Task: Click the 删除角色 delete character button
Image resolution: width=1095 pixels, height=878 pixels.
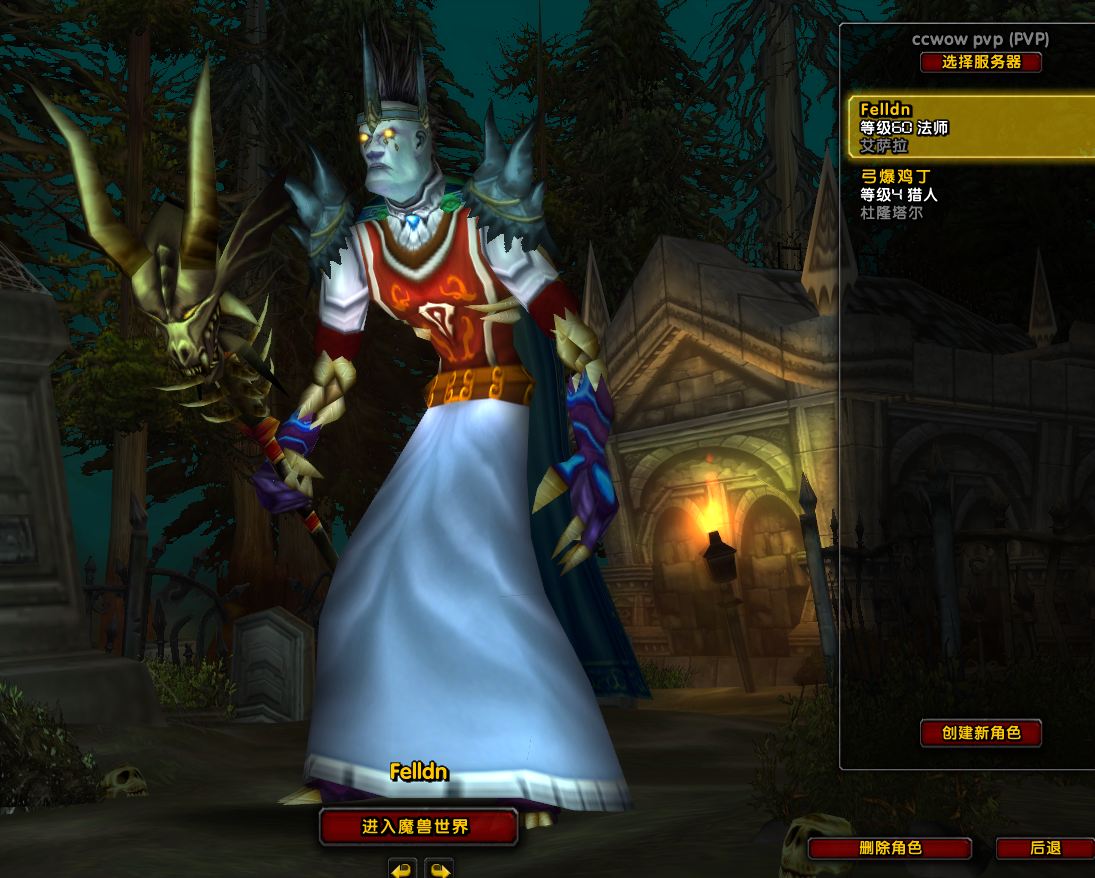Action: (x=889, y=848)
